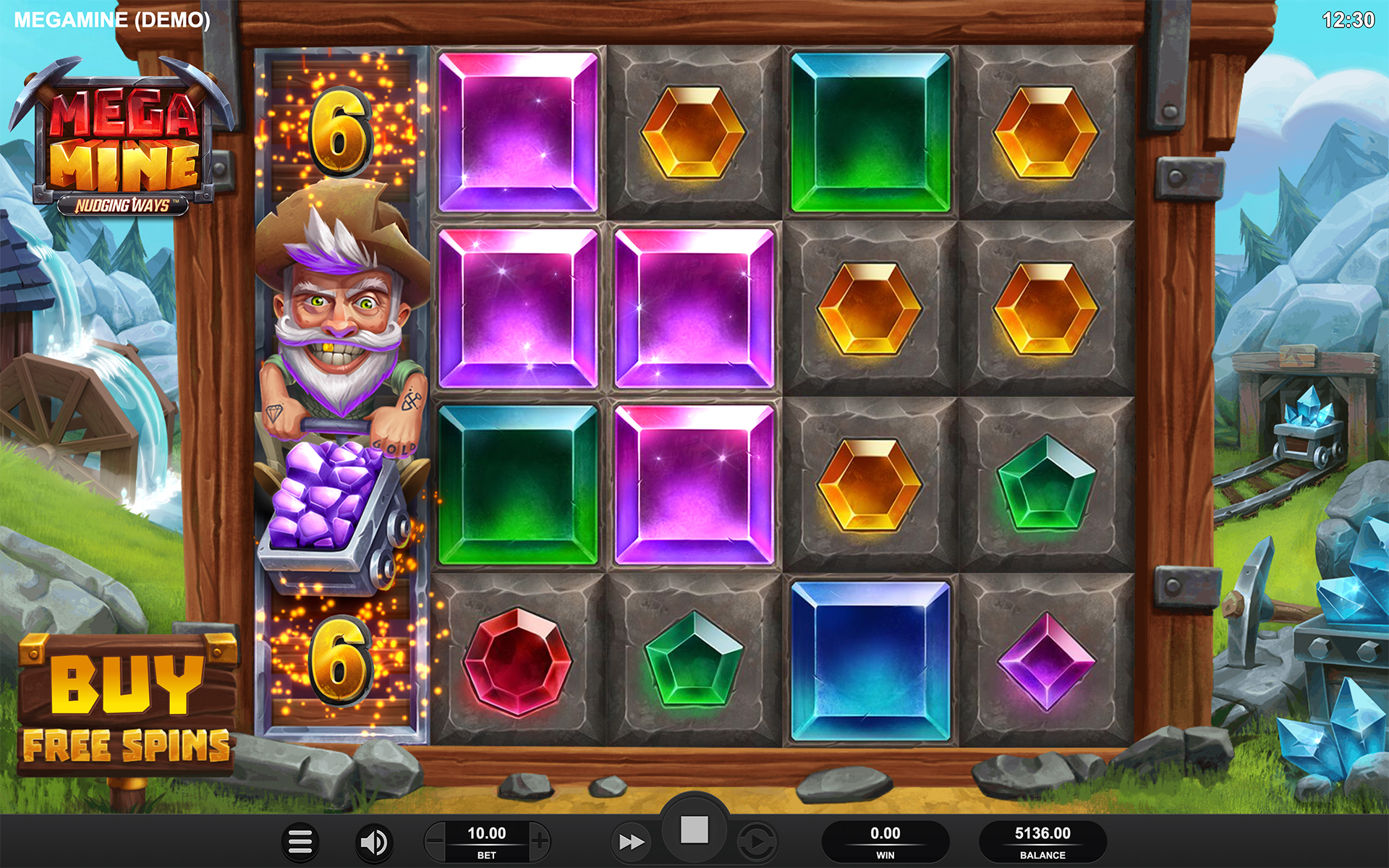Click the WIN amount display
Viewport: 1389px width, 868px height.
pyautogui.click(x=885, y=841)
